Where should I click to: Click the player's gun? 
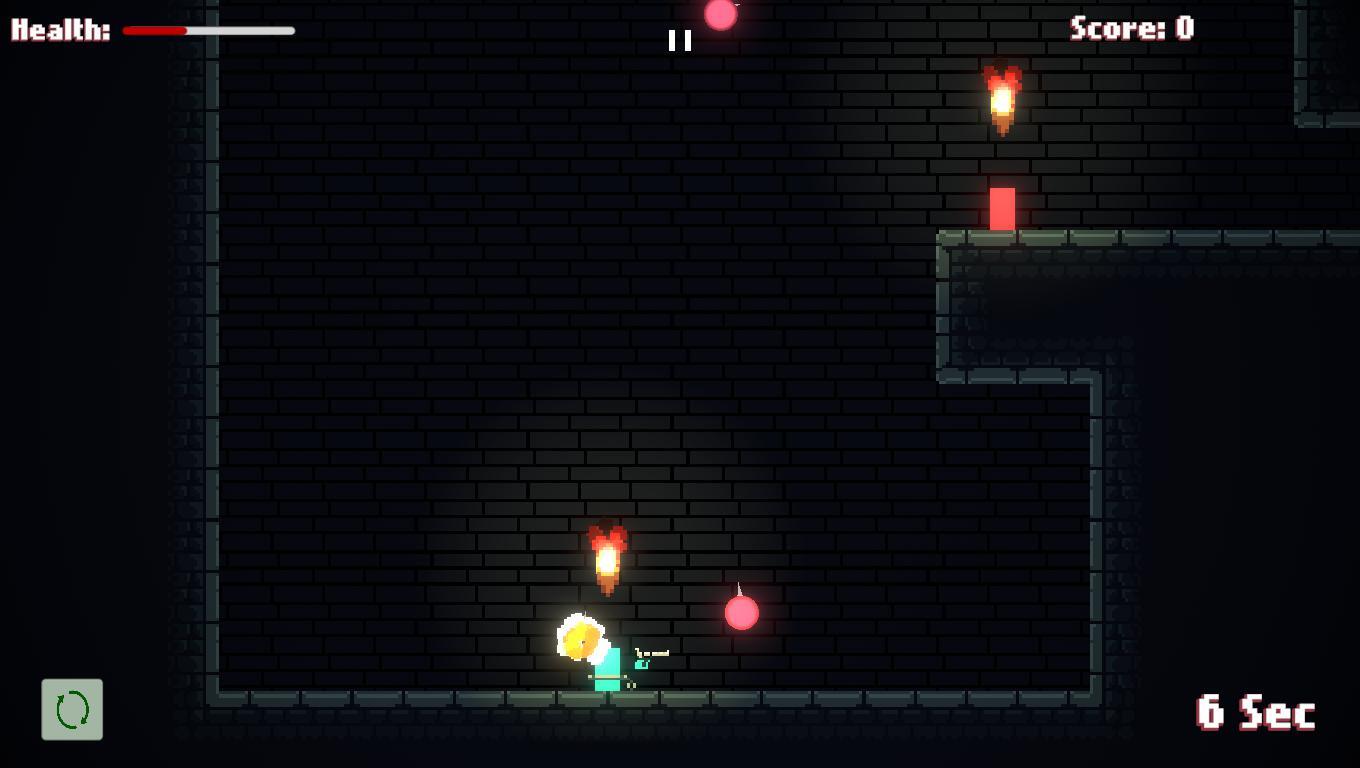pos(650,651)
